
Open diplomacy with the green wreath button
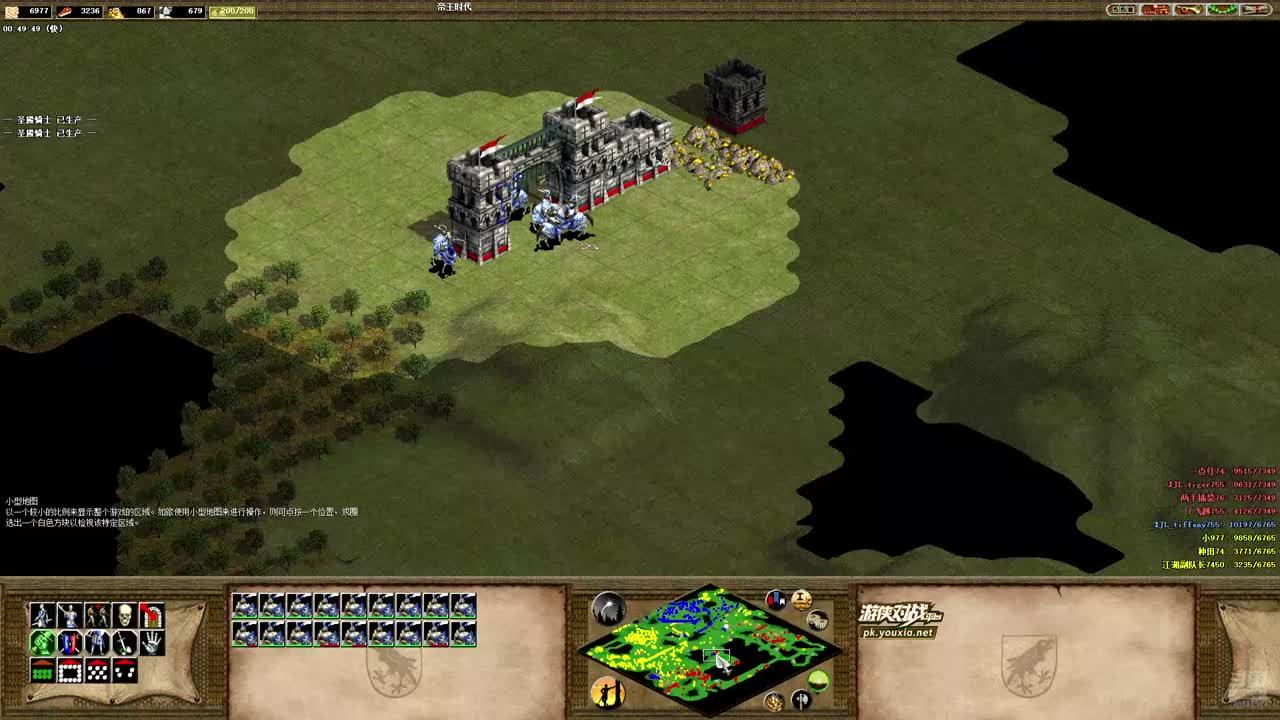point(1222,10)
